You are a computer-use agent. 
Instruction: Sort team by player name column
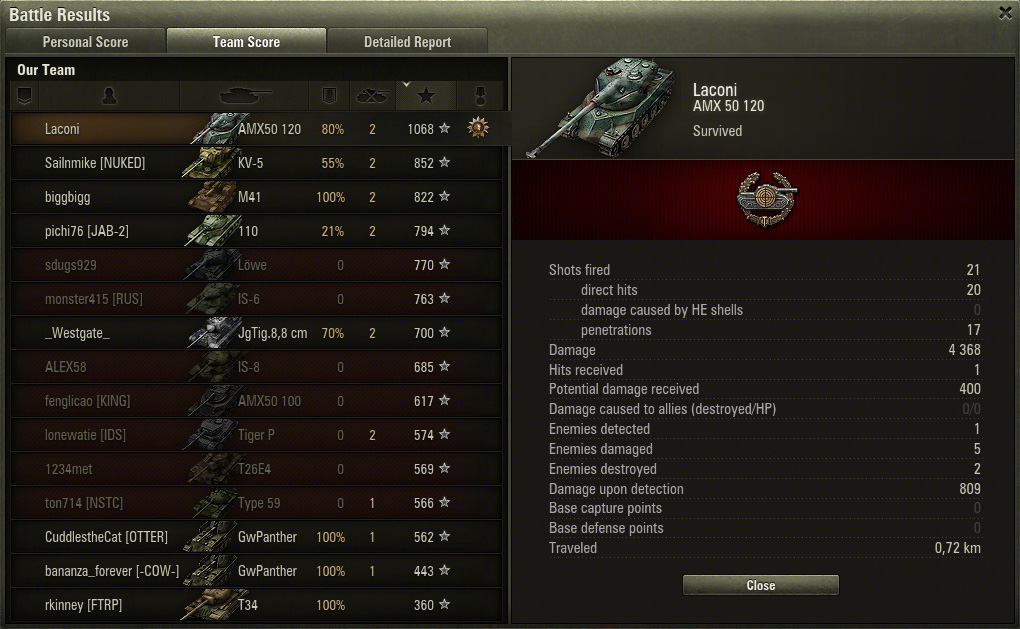click(x=110, y=96)
